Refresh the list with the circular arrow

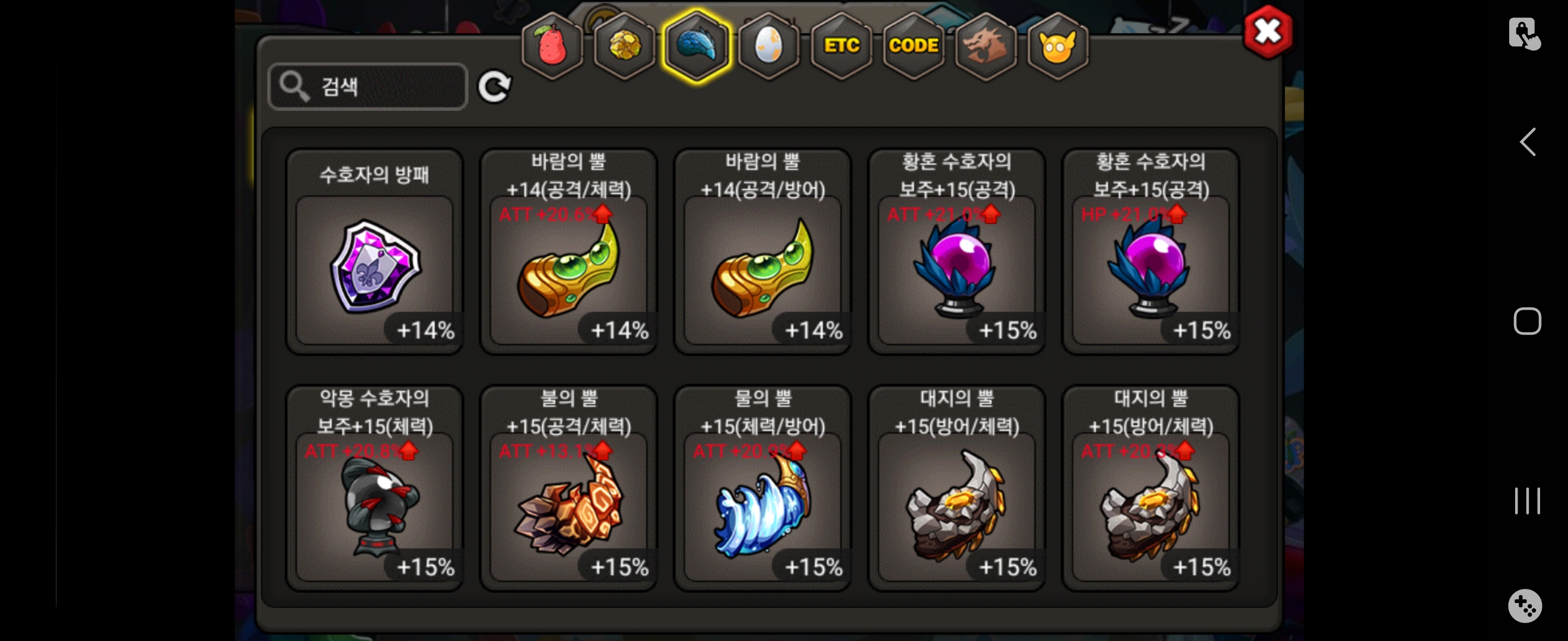pos(494,87)
